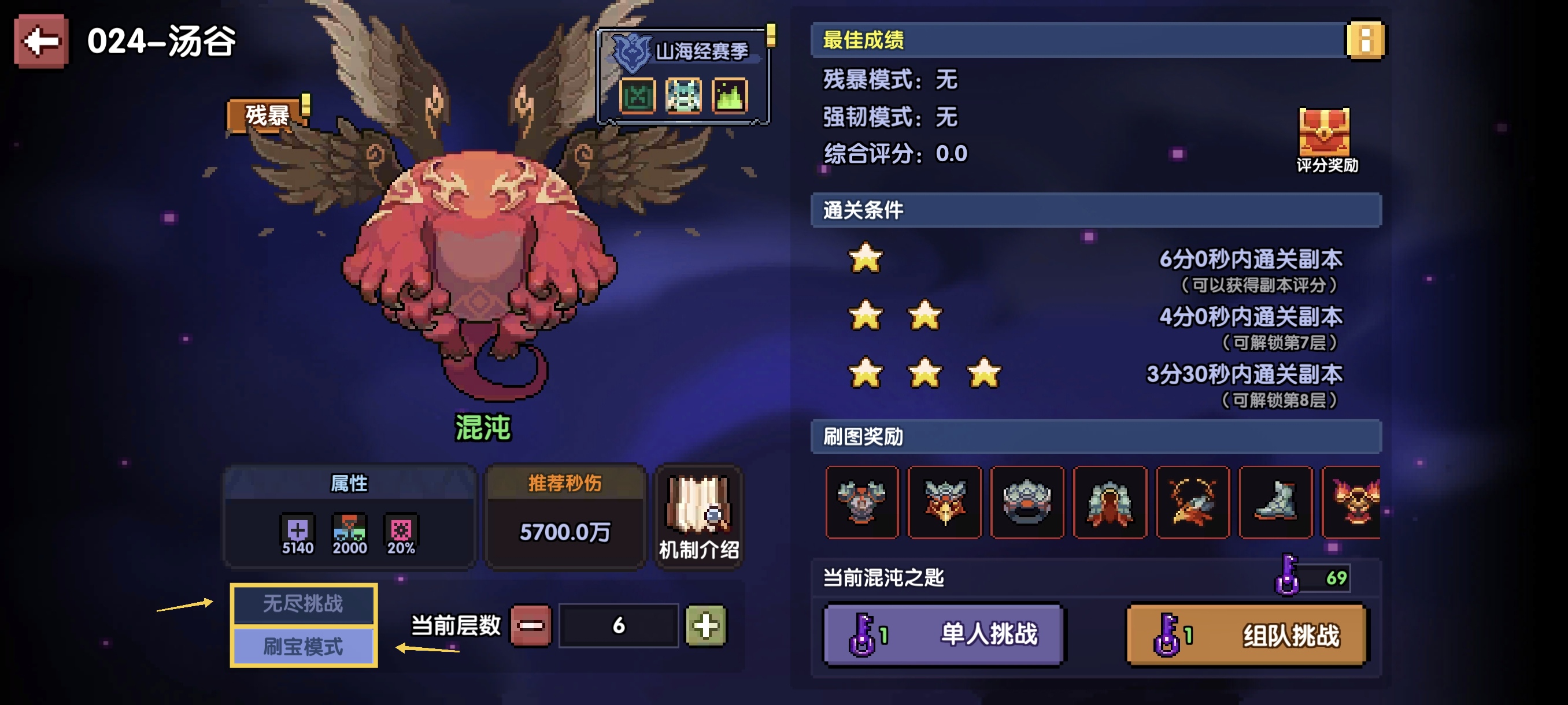The width and height of the screenshot is (1568, 705).
Task: Open the 机制介绍 mechanics scroll
Action: pos(698,518)
